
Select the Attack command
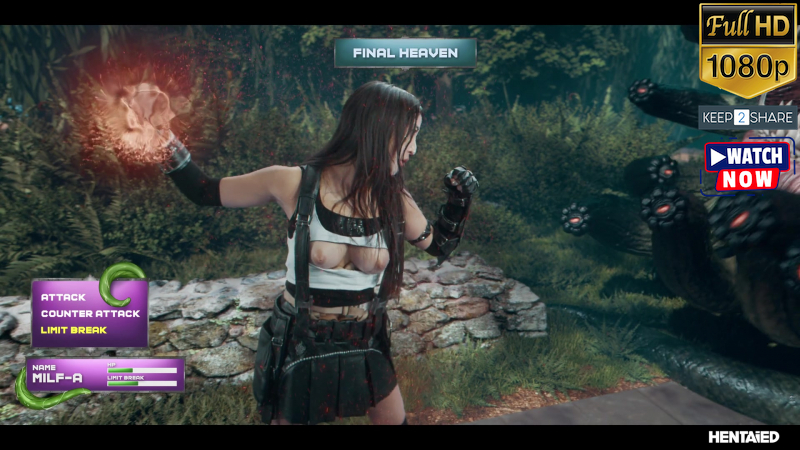pos(63,297)
